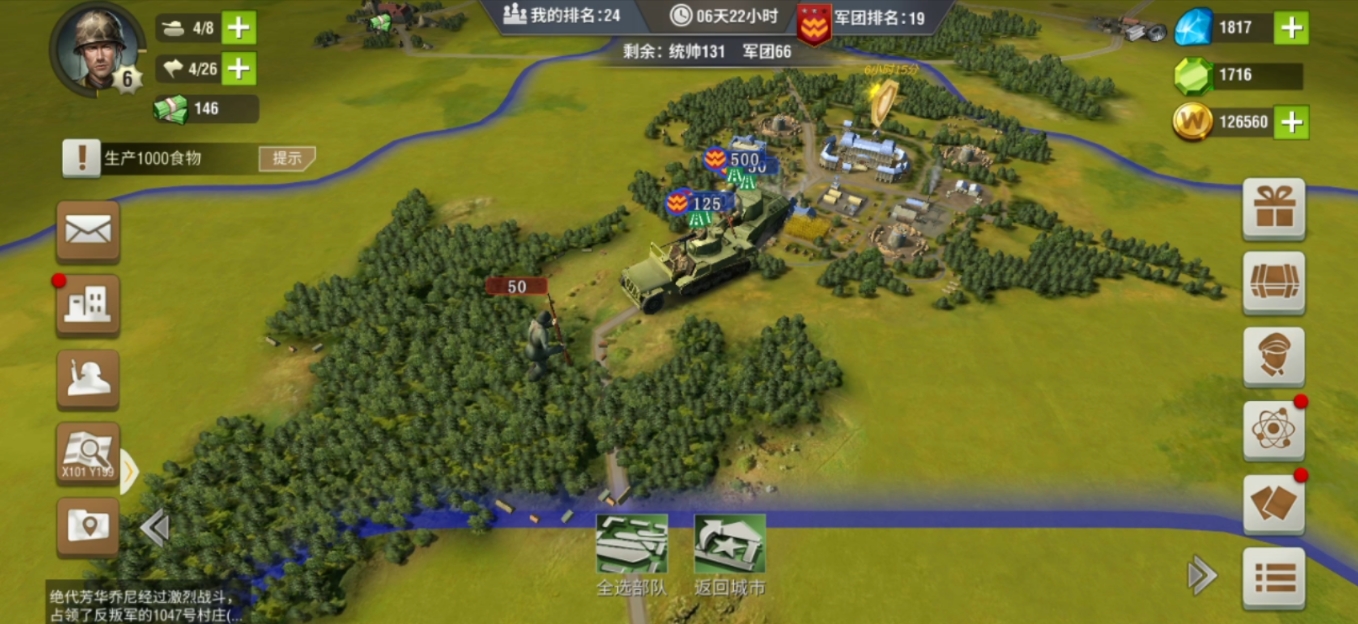The image size is (1358, 624).
Task: Open the map location pin bookmarks
Action: coord(88,526)
